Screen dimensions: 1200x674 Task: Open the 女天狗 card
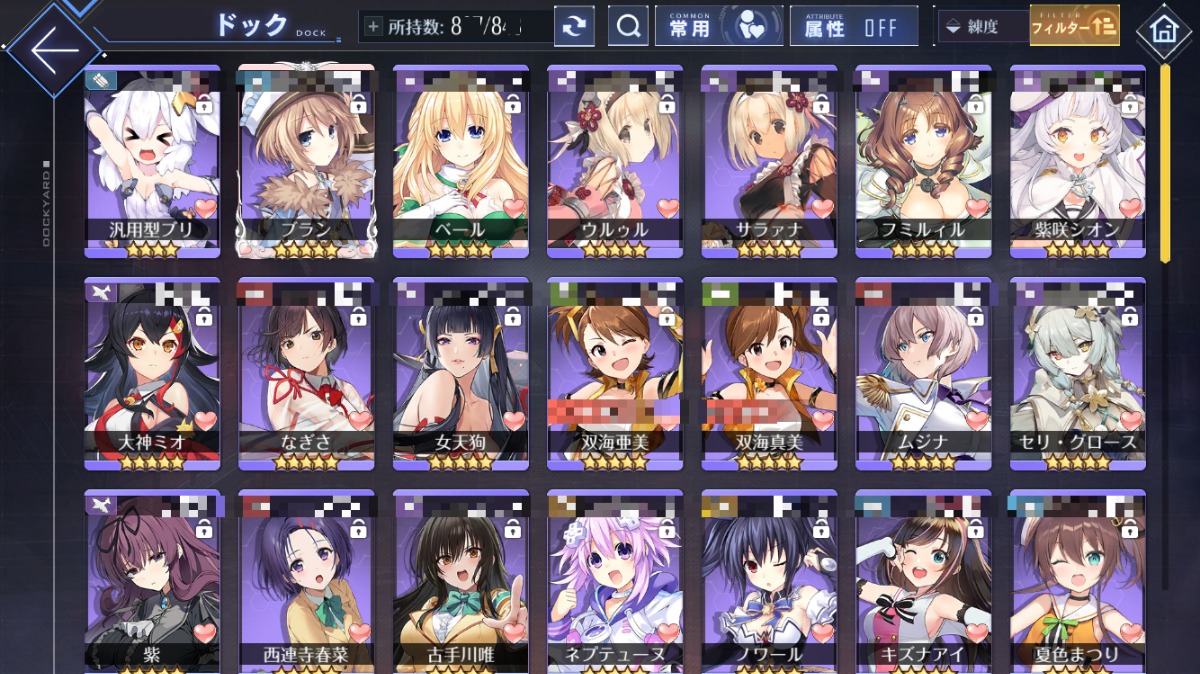pyautogui.click(x=460, y=372)
